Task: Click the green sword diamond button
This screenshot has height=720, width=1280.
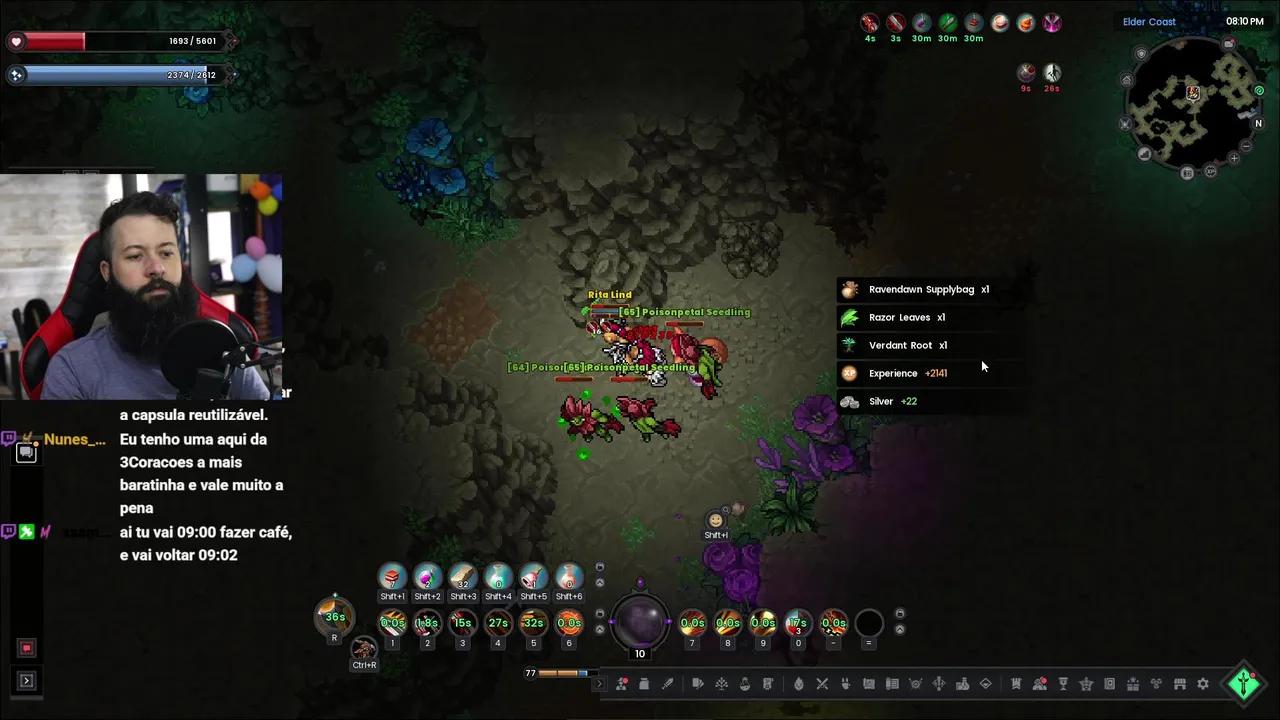Action: (1244, 684)
